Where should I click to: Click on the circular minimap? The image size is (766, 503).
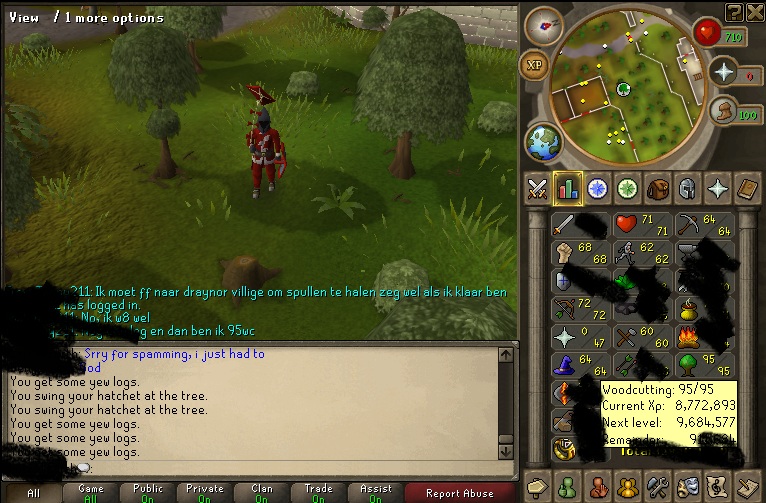tap(625, 88)
